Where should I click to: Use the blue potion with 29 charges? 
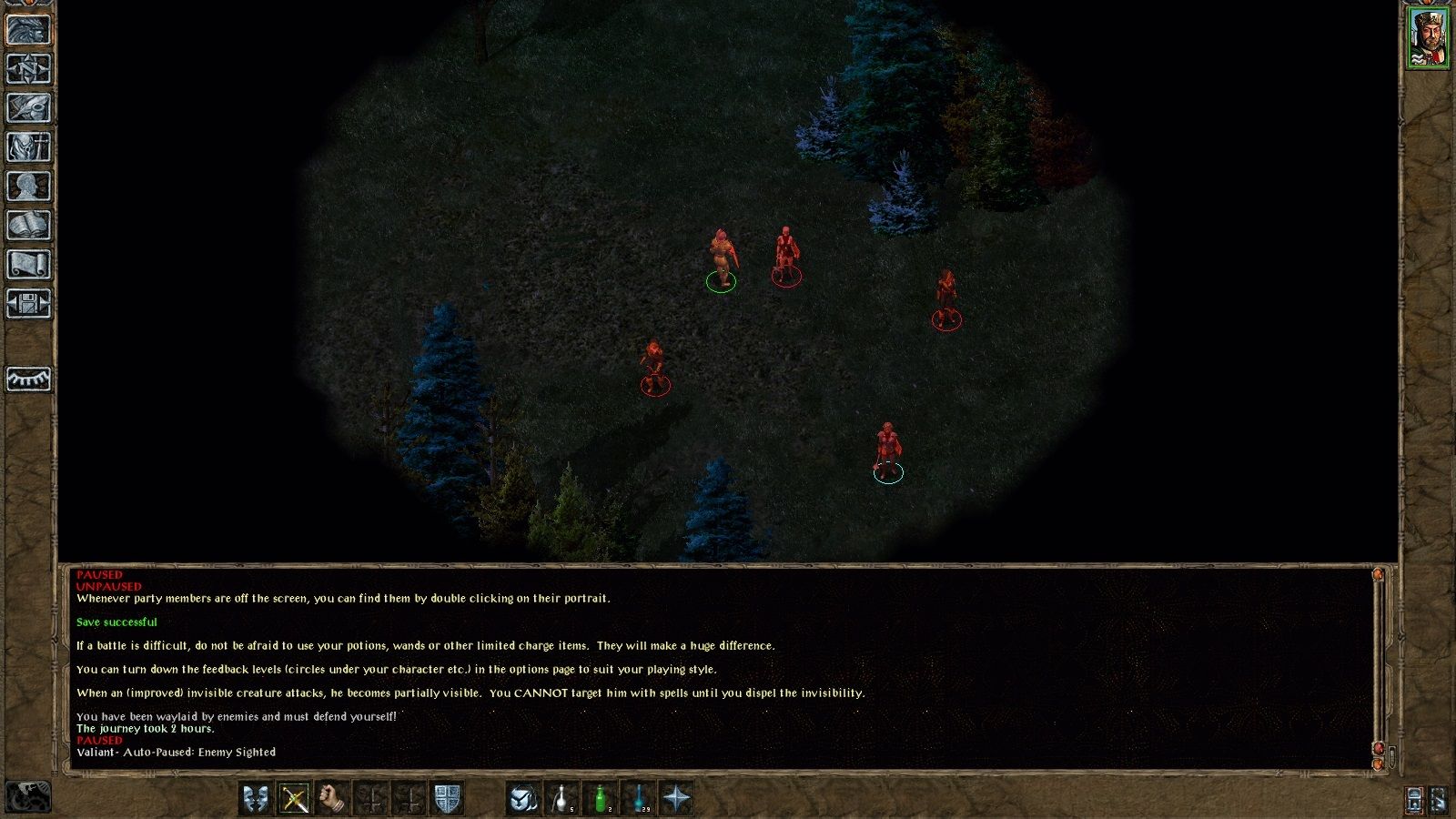coord(639,799)
